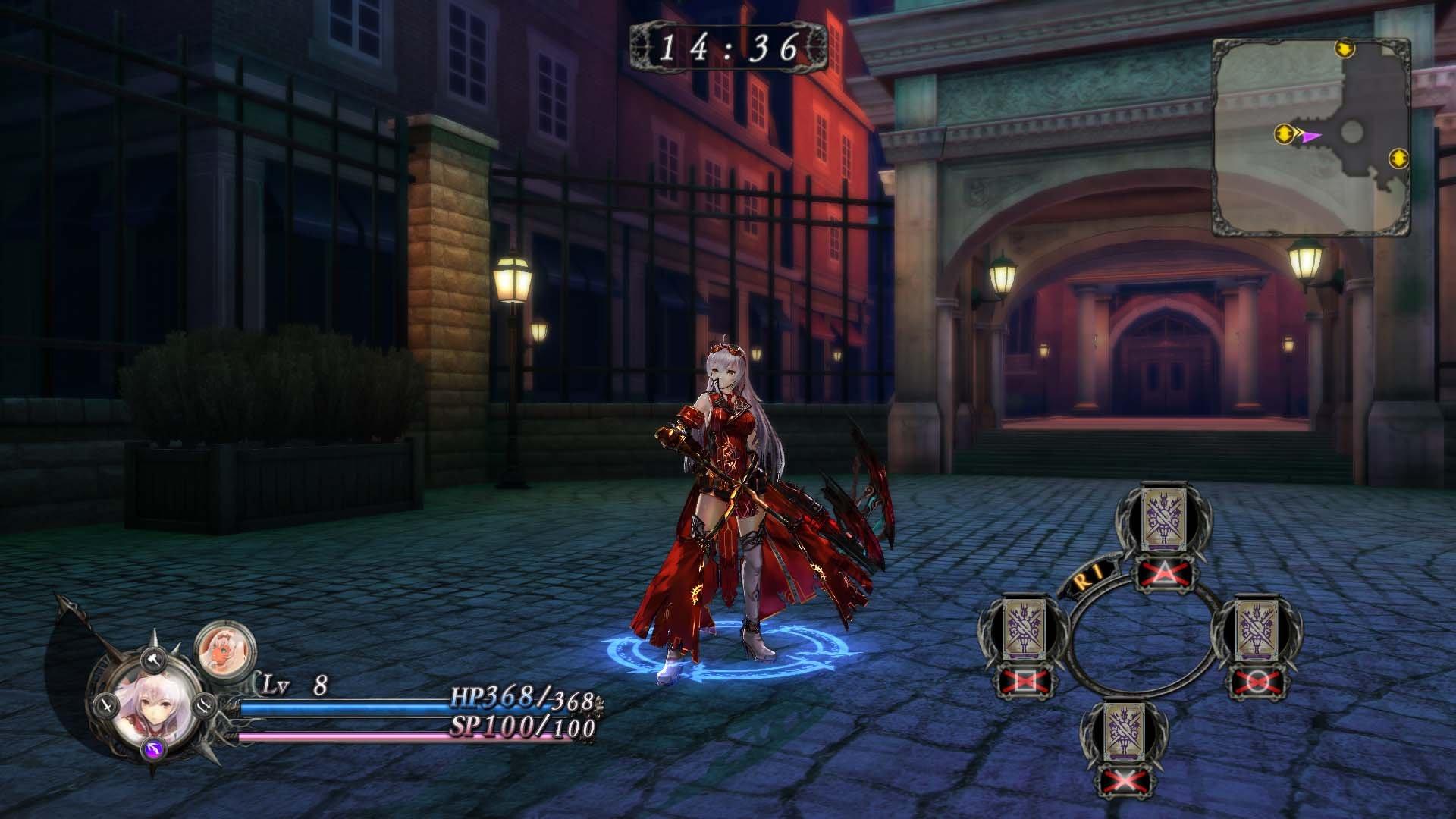Viewport: 1456px width, 819px height.
Task: Select the whip weapon icon right of portrait
Action: [x=204, y=705]
